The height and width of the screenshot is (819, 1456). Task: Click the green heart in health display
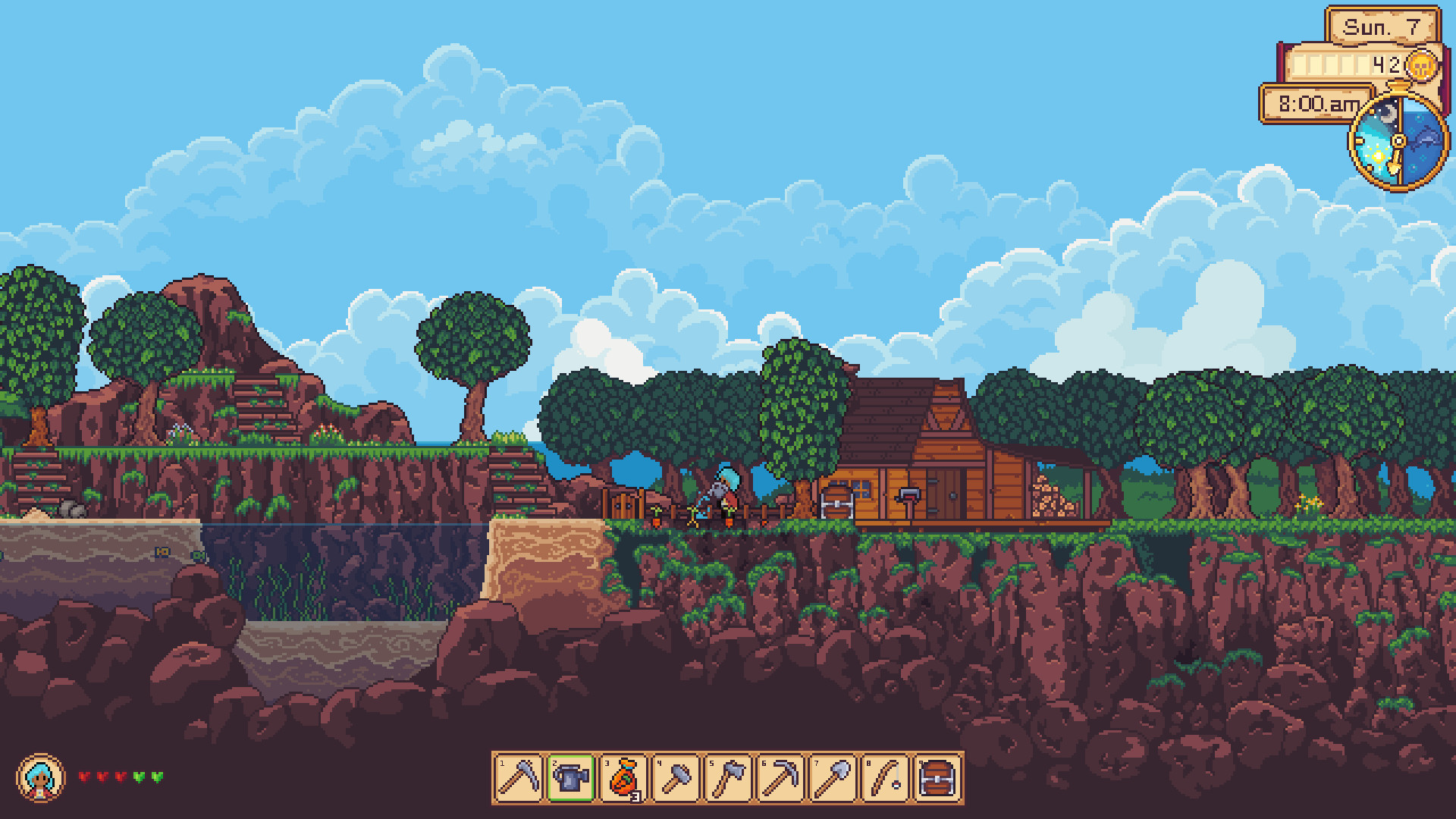(139, 776)
